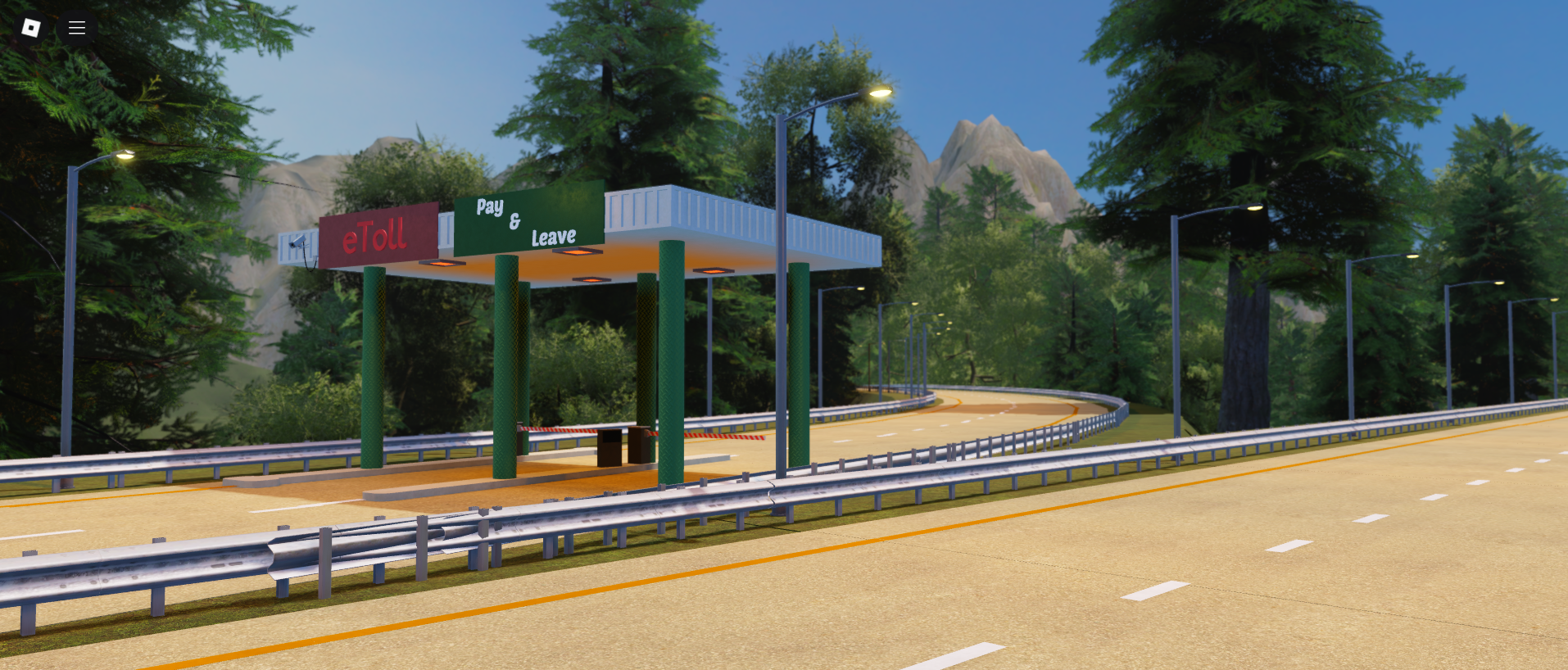Open the Roblox logo menu
Screen dimensions: 1568x670
click(x=31, y=28)
